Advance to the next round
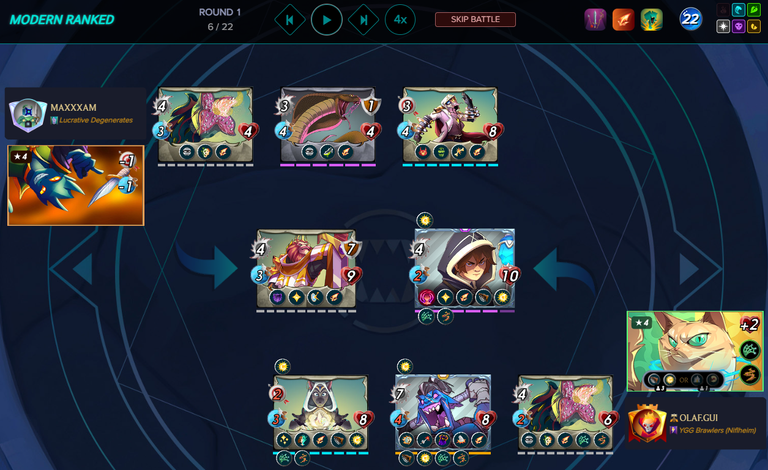This screenshot has width=768, height=470. point(363,20)
